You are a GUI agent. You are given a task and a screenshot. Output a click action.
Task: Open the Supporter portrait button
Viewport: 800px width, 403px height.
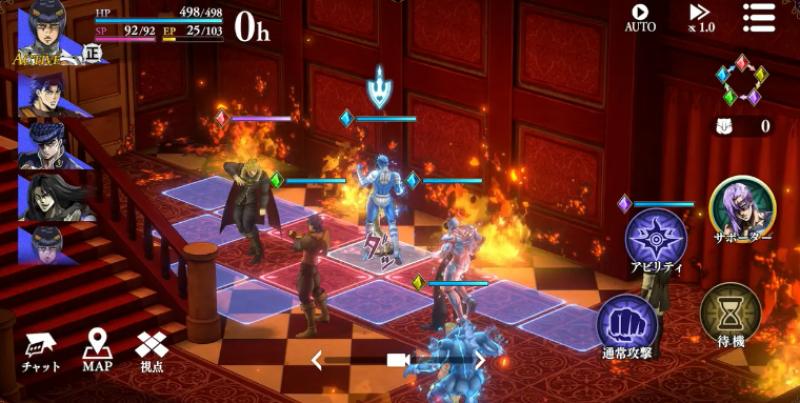pos(742,209)
